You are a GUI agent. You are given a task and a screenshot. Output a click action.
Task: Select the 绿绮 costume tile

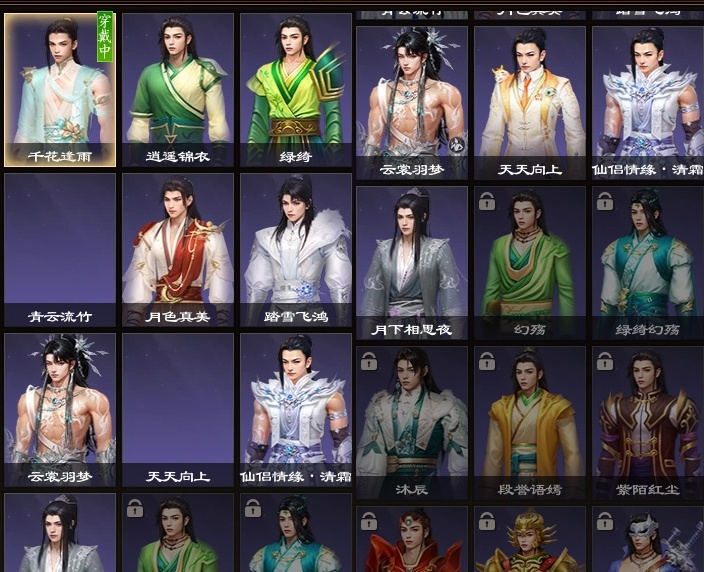click(295, 90)
